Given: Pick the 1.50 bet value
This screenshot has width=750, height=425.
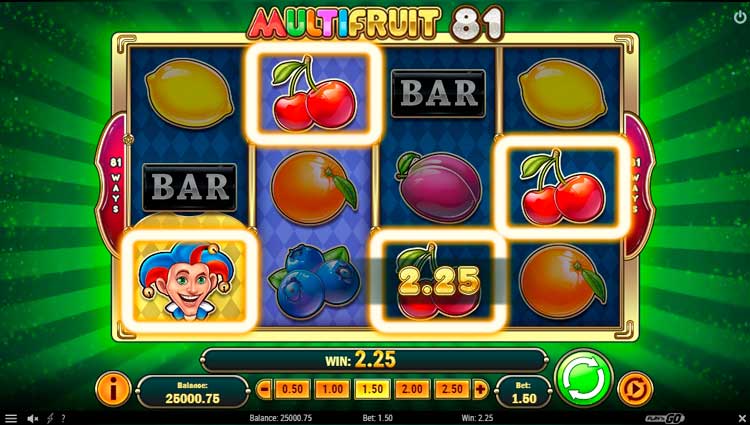Looking at the screenshot, I should coord(369,388).
